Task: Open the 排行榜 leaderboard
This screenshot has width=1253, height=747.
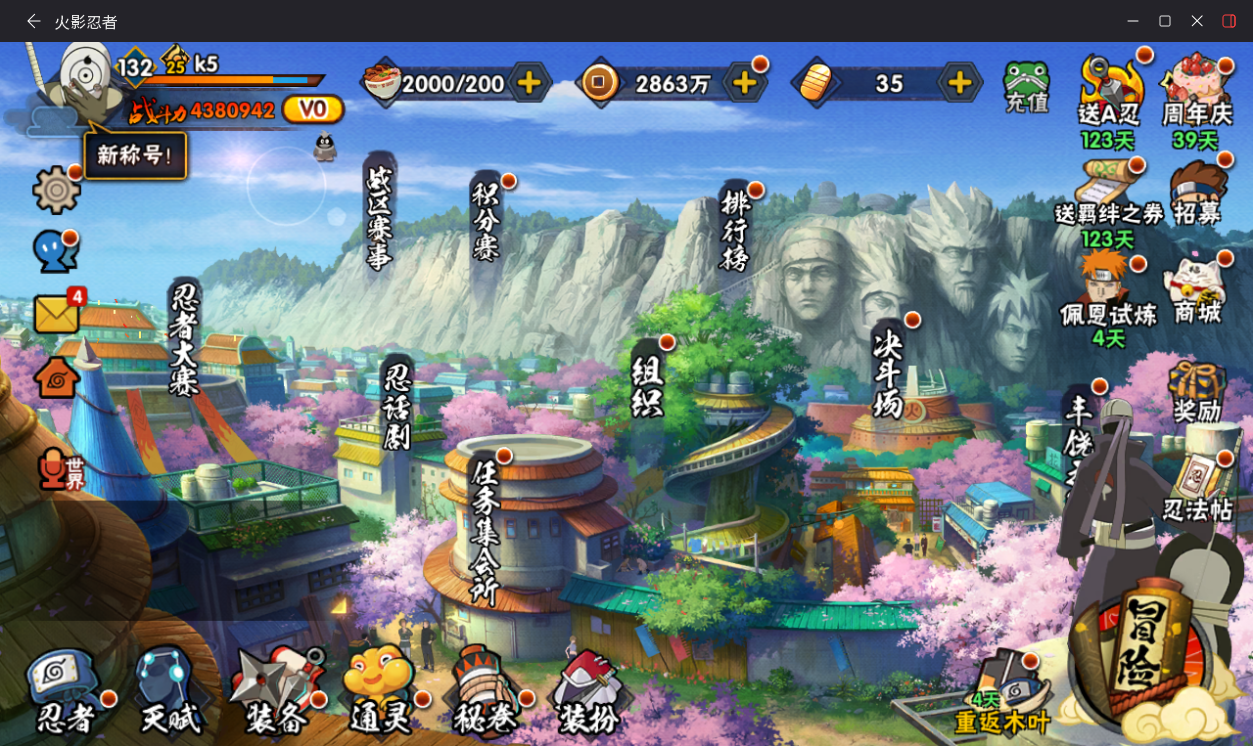Action: [735, 232]
